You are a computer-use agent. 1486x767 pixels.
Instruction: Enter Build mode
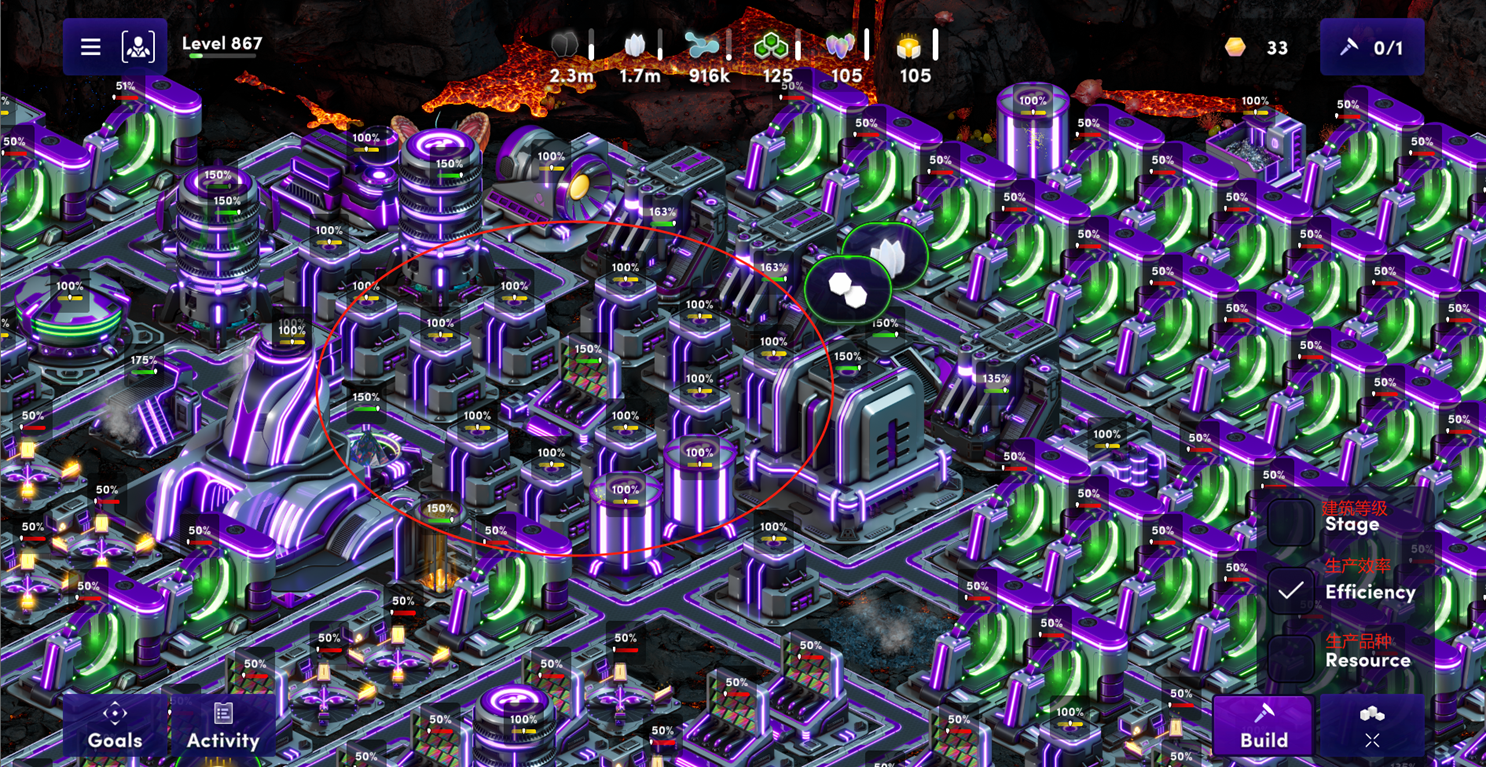click(x=1263, y=727)
